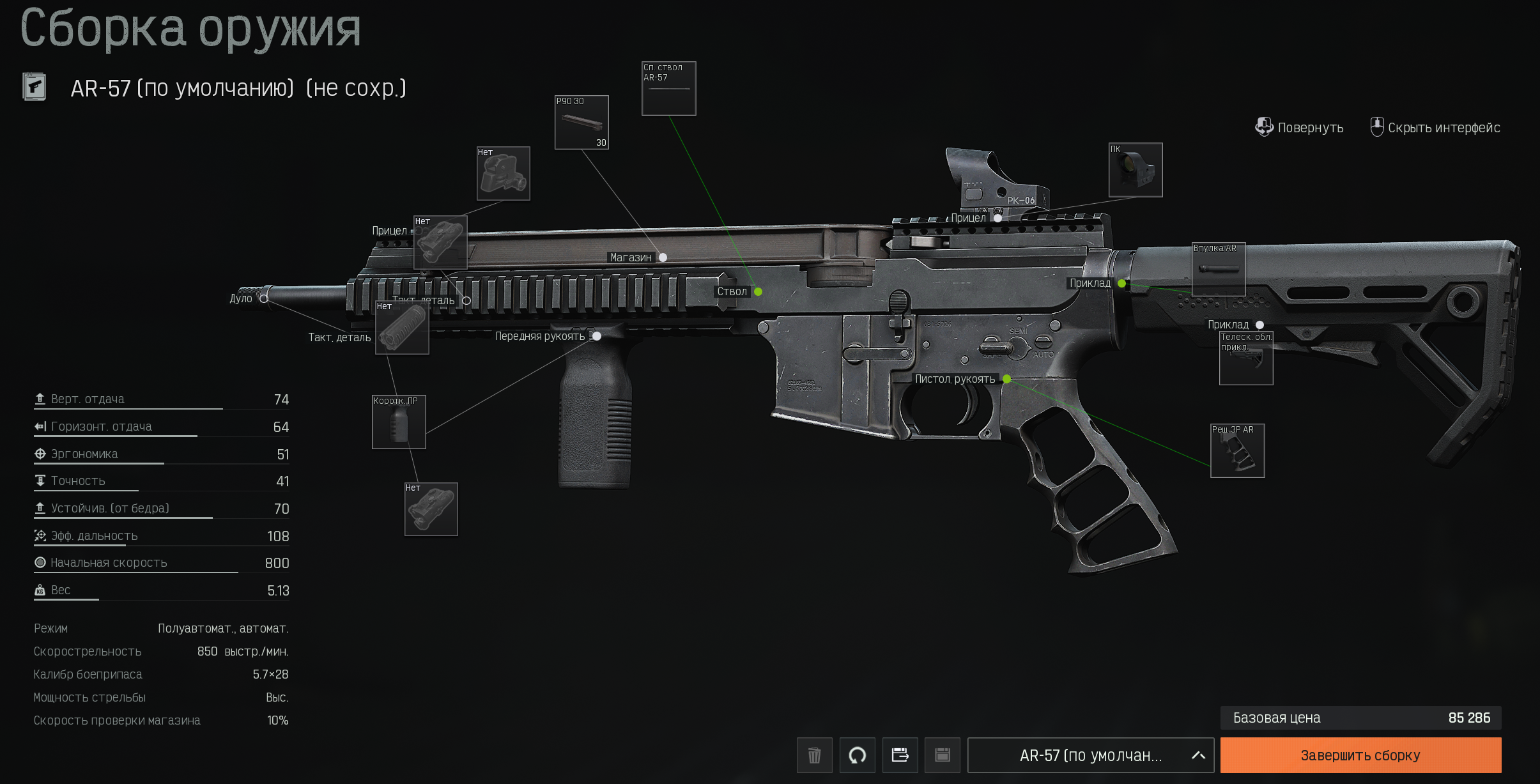Screen dimensions: 1540x784
Task: Finish the build with Завершить сборку
Action: coord(1360,755)
